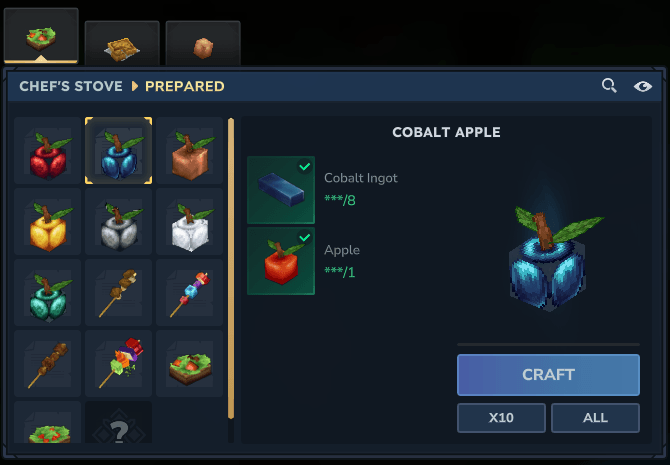Choose the colorful gem skewer recipe
This screenshot has width=670, height=465.
[x=189, y=293]
